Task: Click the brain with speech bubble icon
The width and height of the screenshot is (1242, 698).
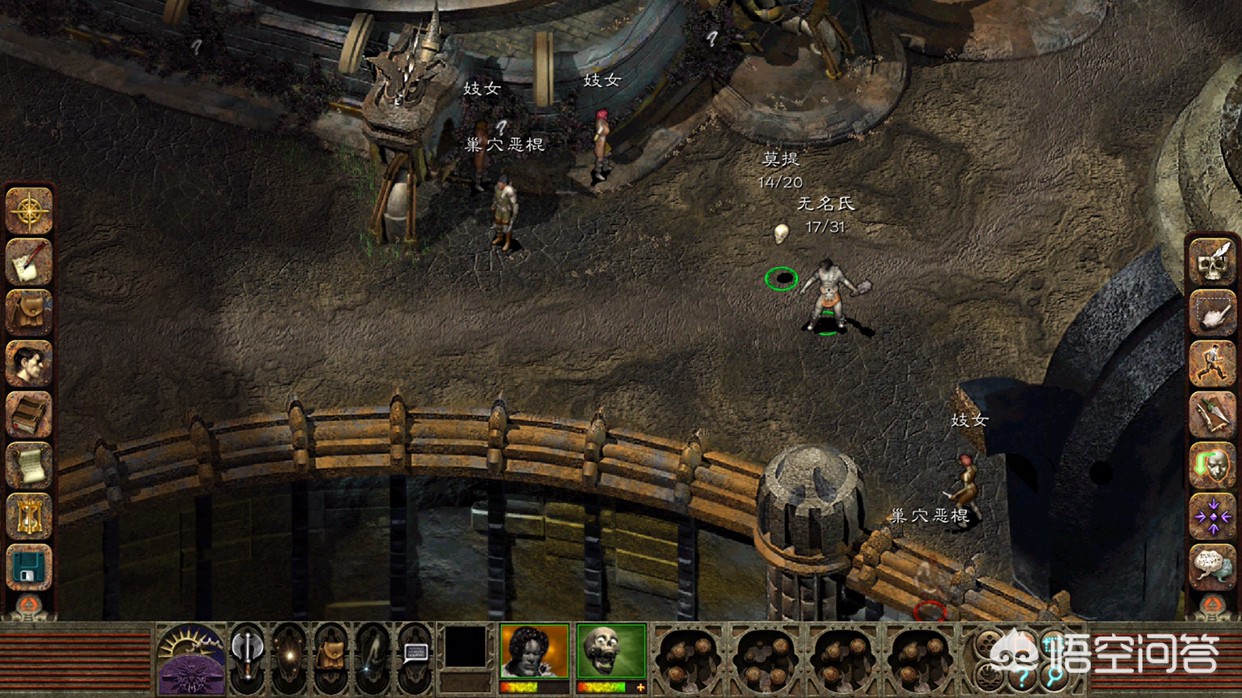Action: click(x=1212, y=566)
